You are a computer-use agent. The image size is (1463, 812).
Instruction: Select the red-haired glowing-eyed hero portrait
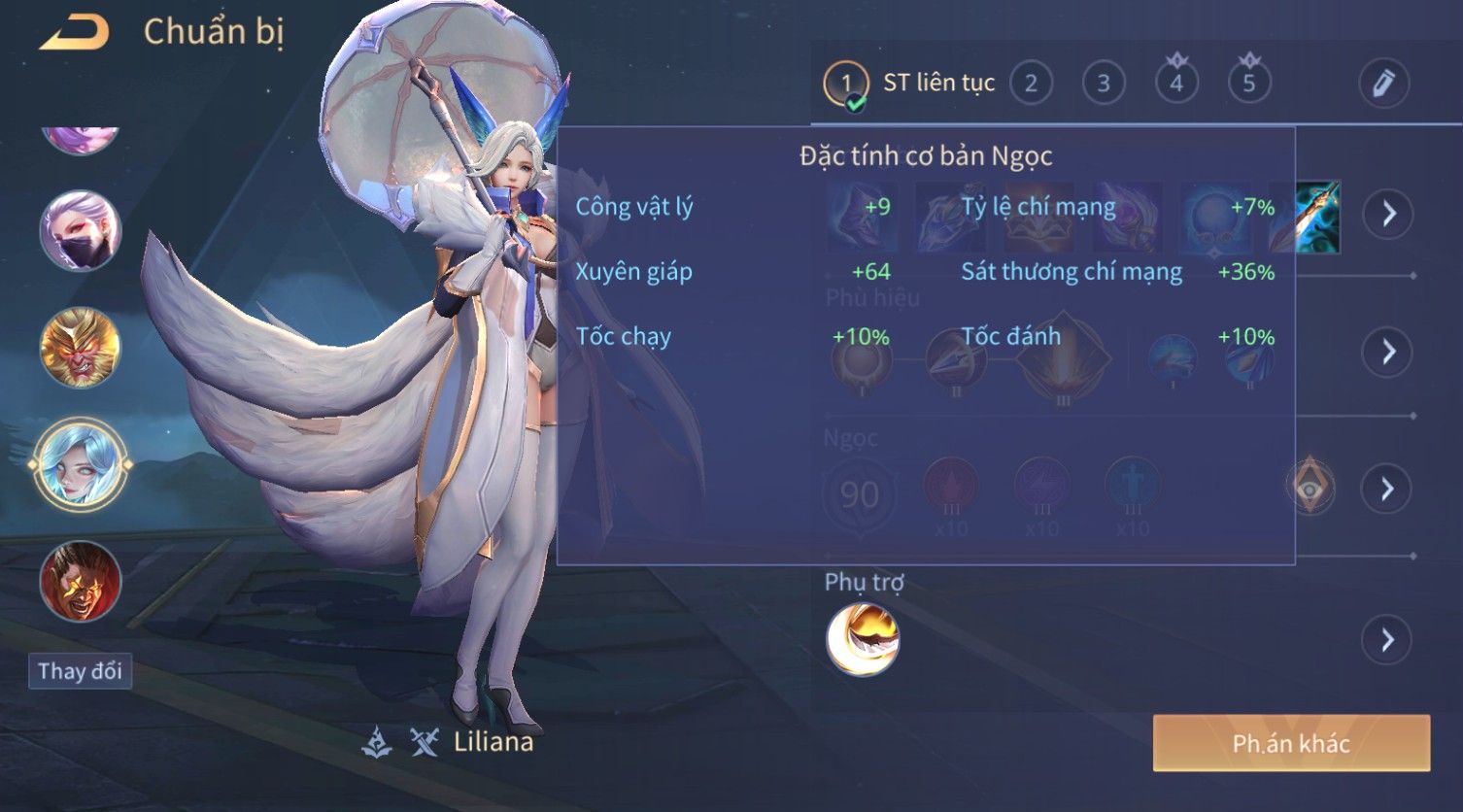80,581
